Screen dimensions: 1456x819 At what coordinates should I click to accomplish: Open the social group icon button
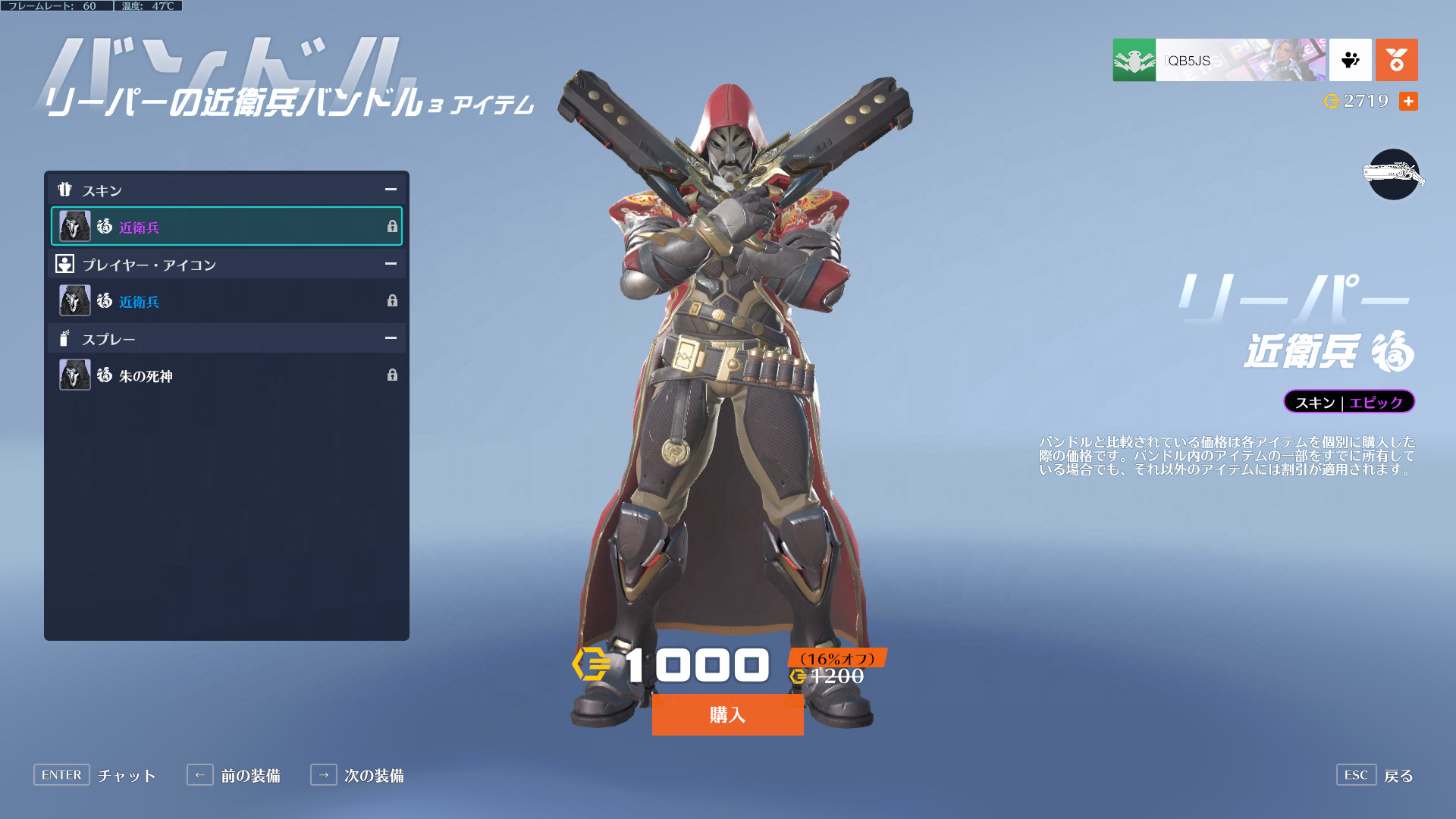click(1350, 60)
